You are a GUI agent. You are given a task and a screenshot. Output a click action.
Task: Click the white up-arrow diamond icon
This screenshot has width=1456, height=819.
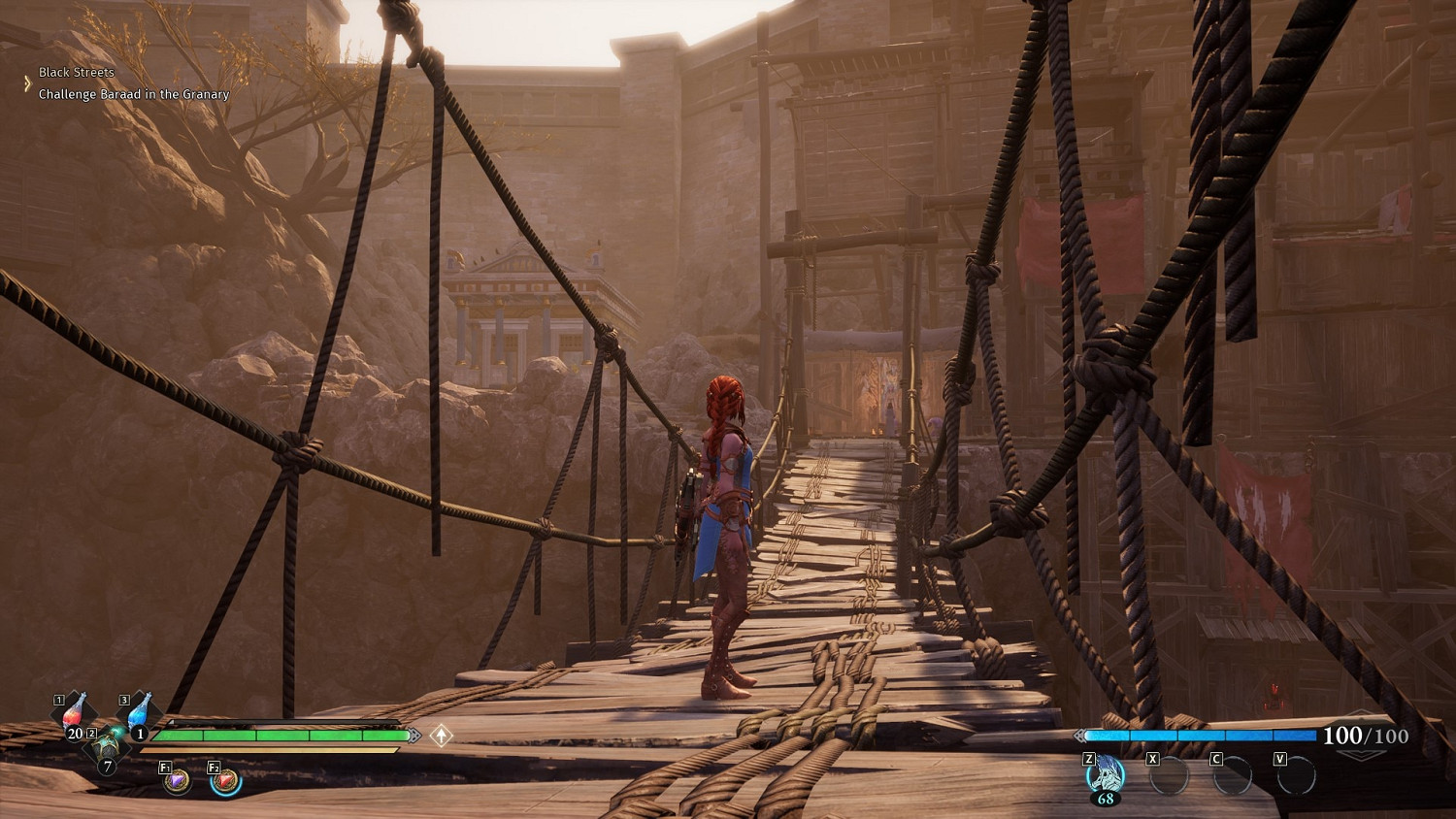[x=442, y=736]
